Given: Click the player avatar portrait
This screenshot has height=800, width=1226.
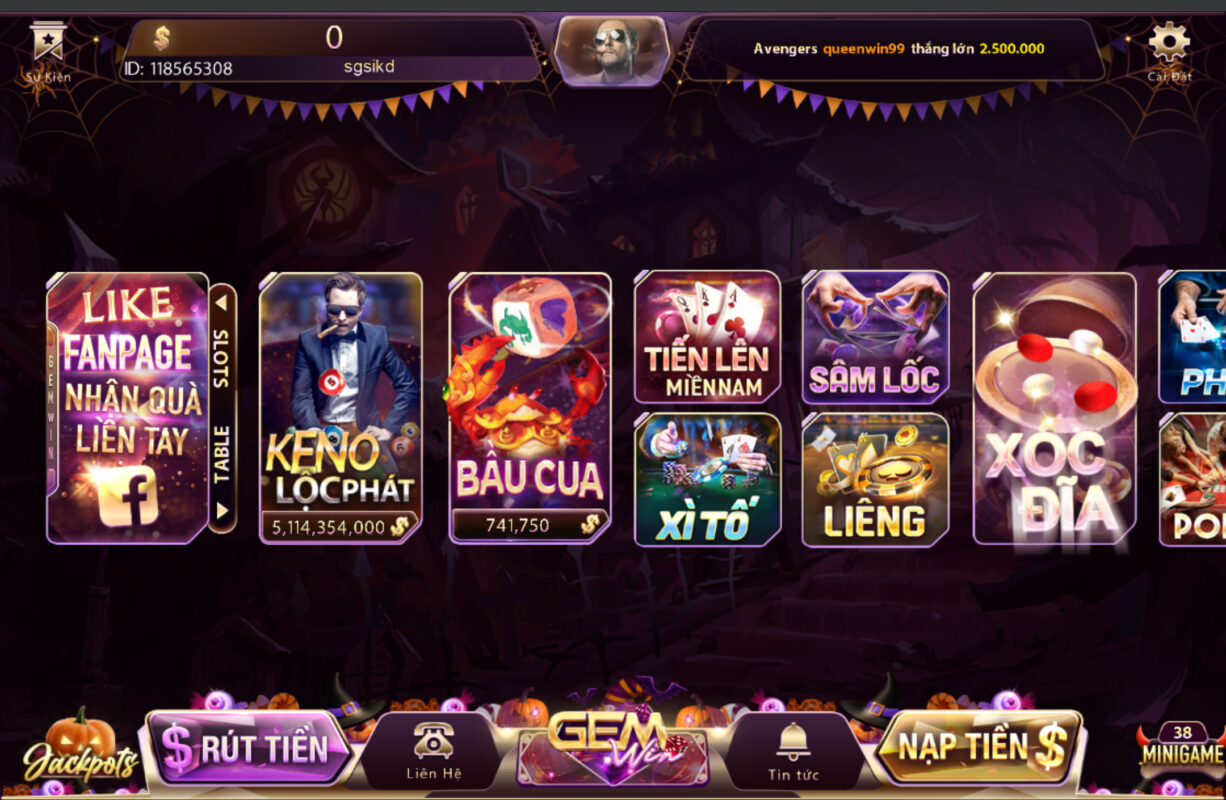Looking at the screenshot, I should [612, 49].
